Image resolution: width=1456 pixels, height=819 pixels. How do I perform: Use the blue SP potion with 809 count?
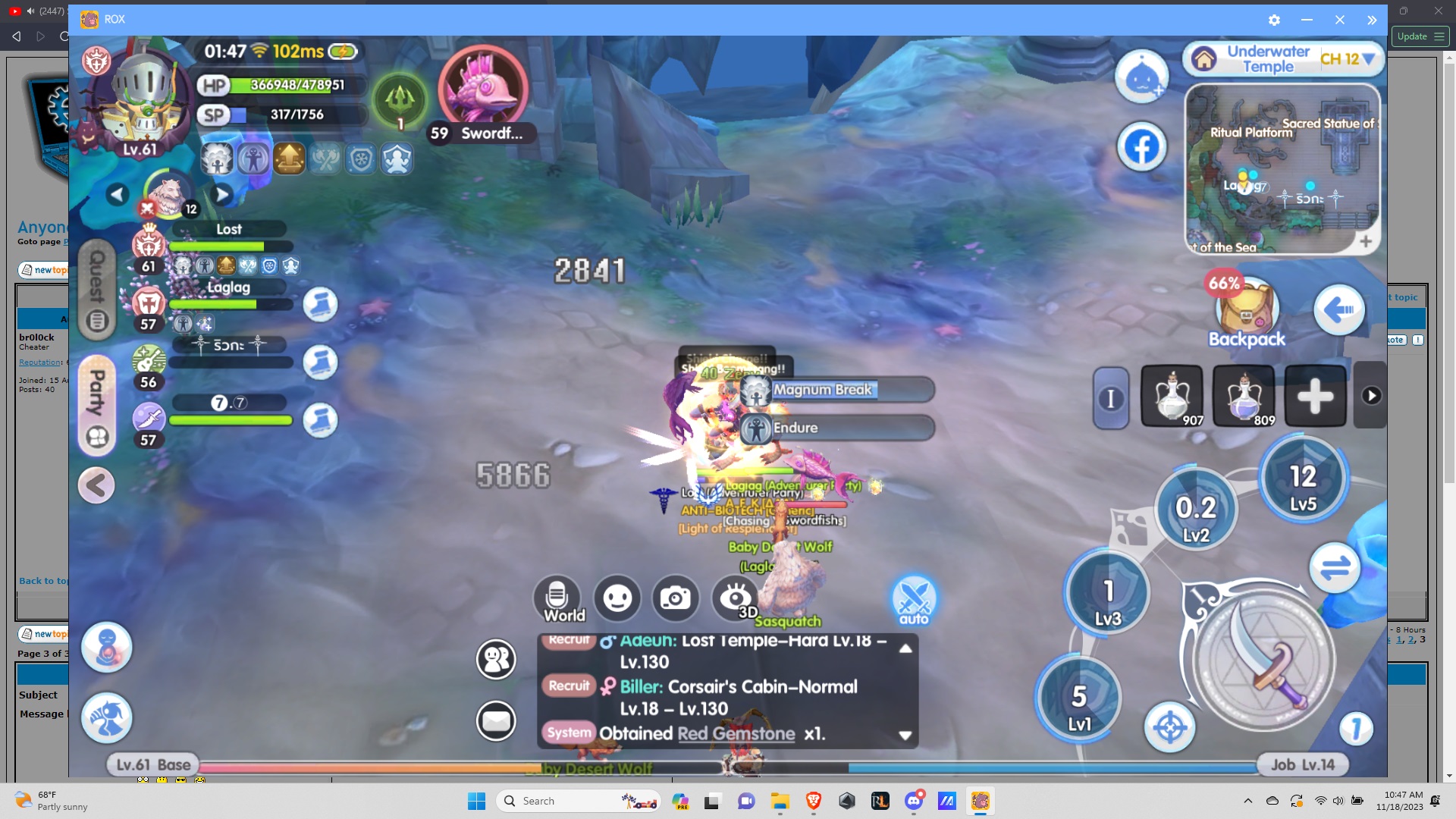tap(1244, 395)
